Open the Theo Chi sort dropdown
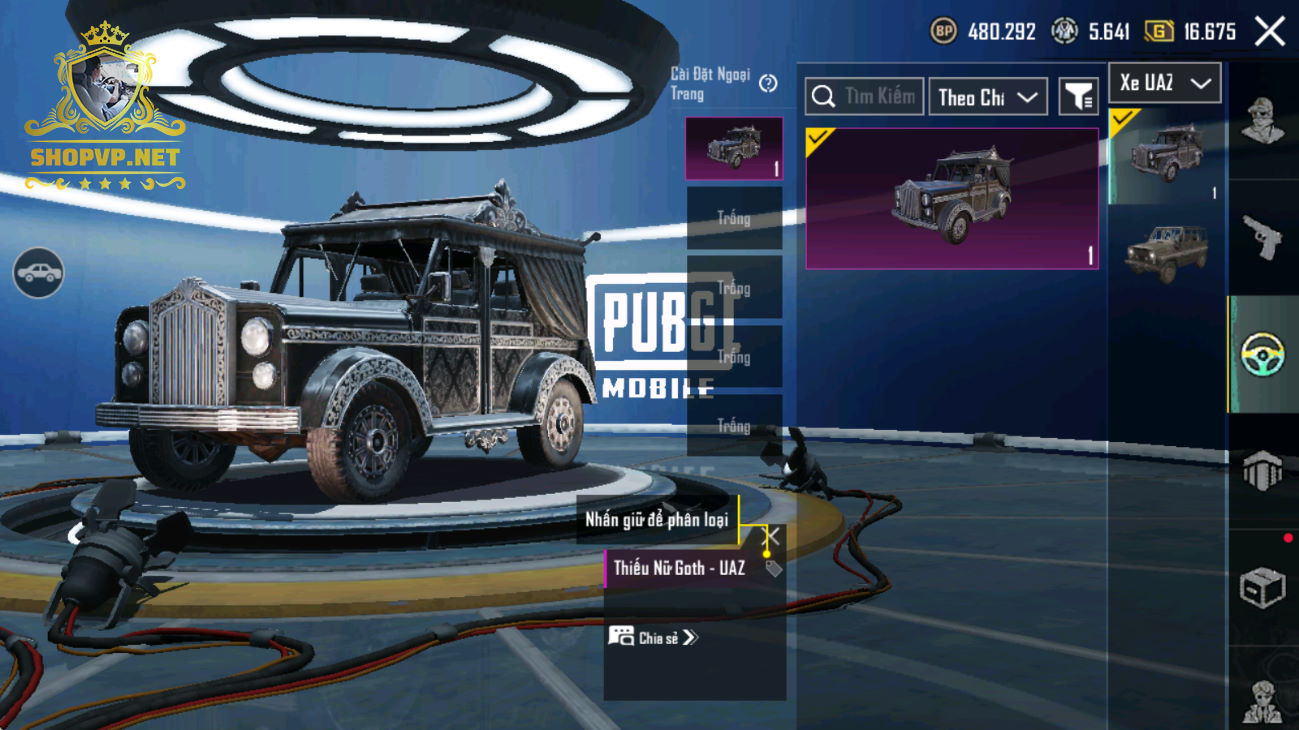Screen dimensions: 1299x730 click(987, 97)
